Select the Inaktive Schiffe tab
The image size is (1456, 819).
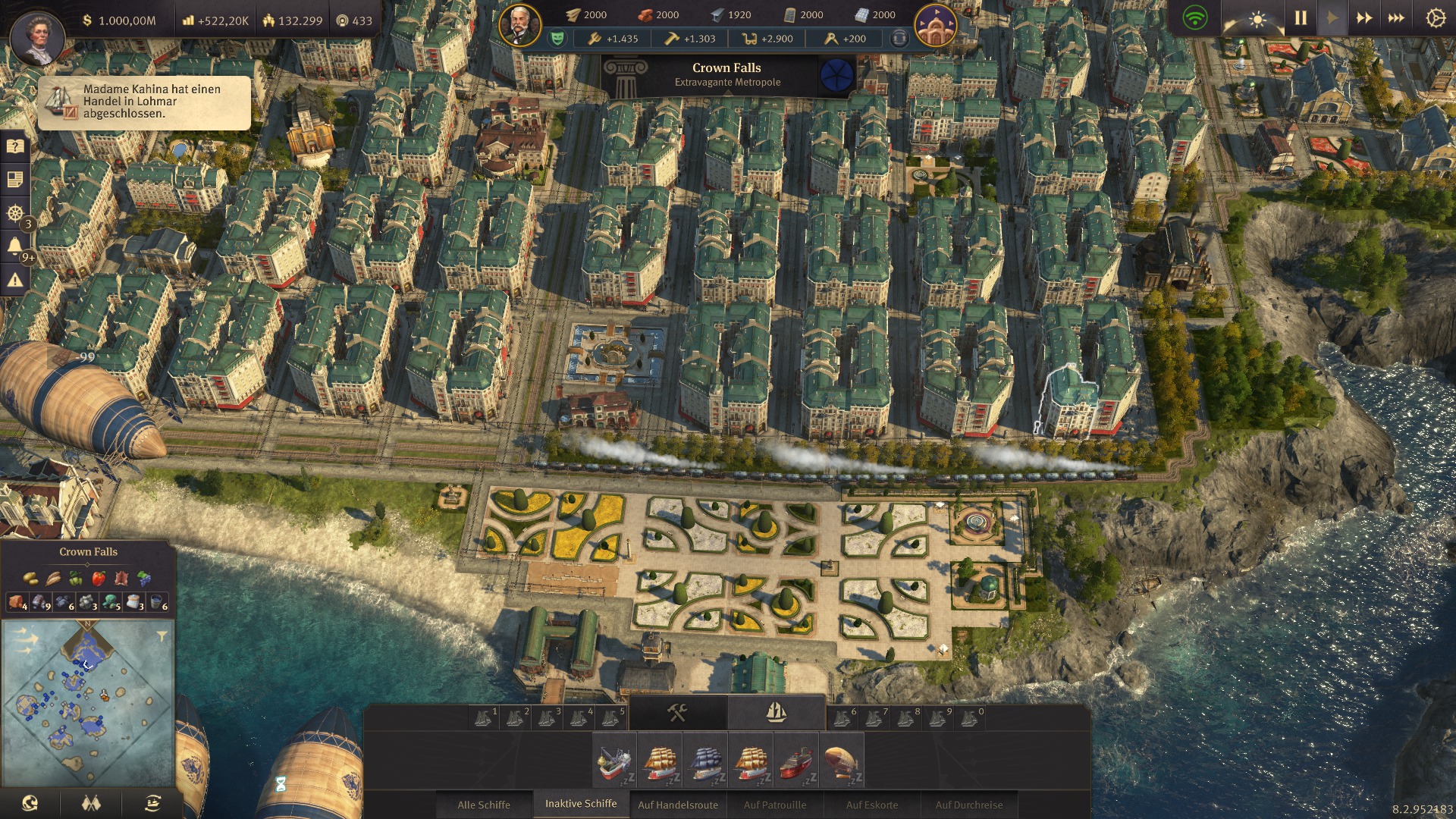[x=581, y=804]
